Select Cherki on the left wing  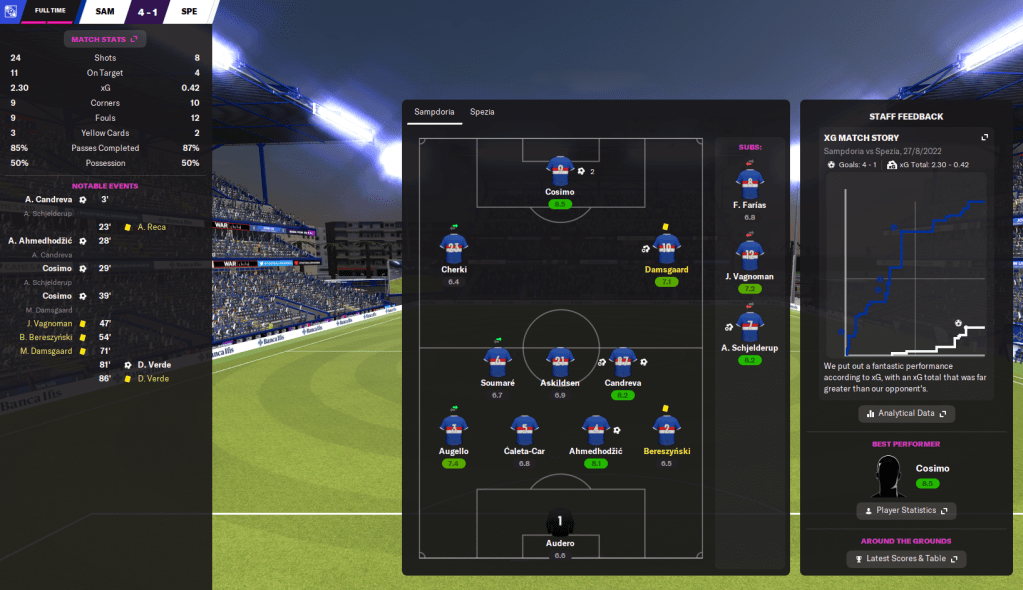(454, 251)
